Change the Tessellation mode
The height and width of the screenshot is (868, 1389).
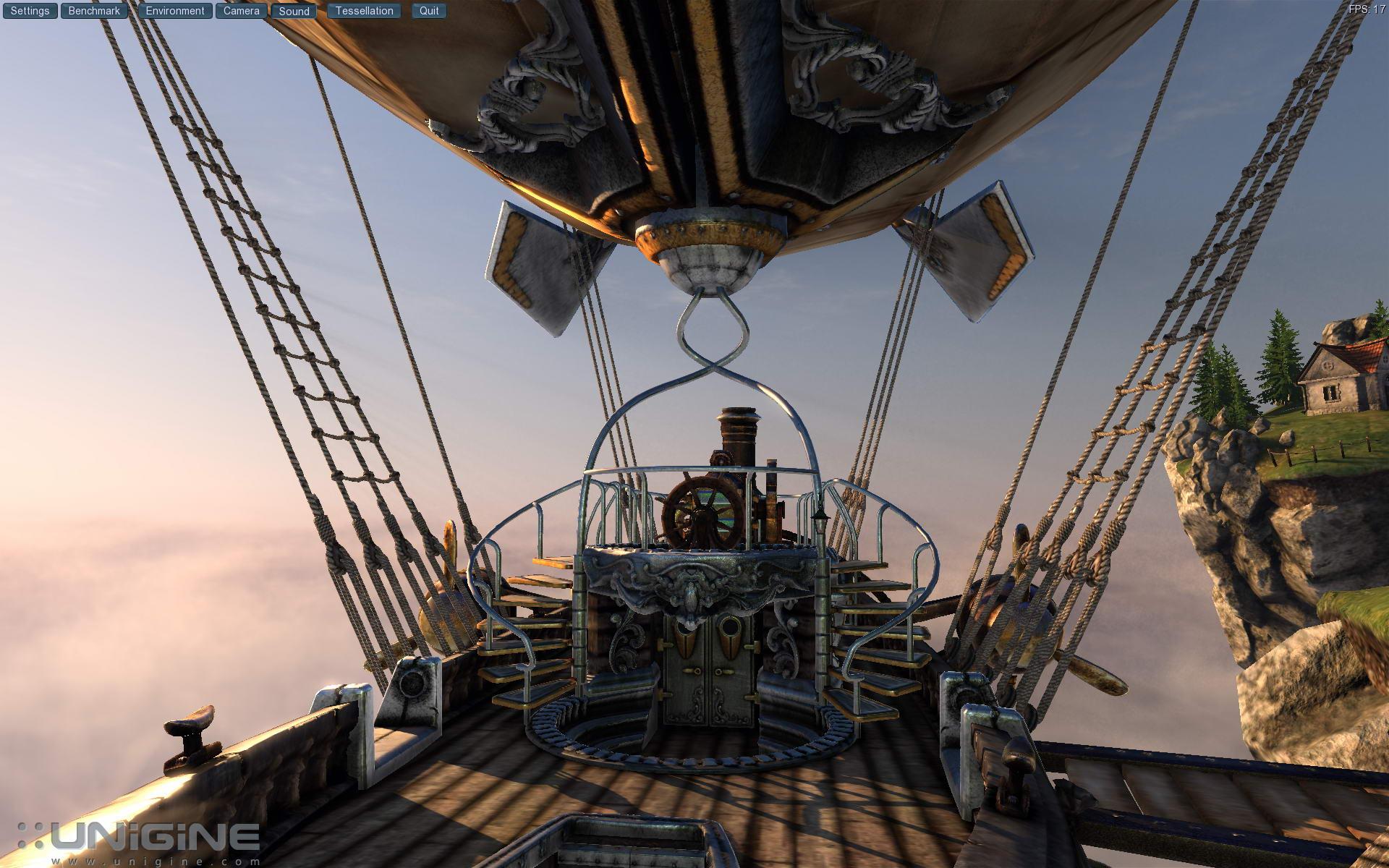[364, 11]
